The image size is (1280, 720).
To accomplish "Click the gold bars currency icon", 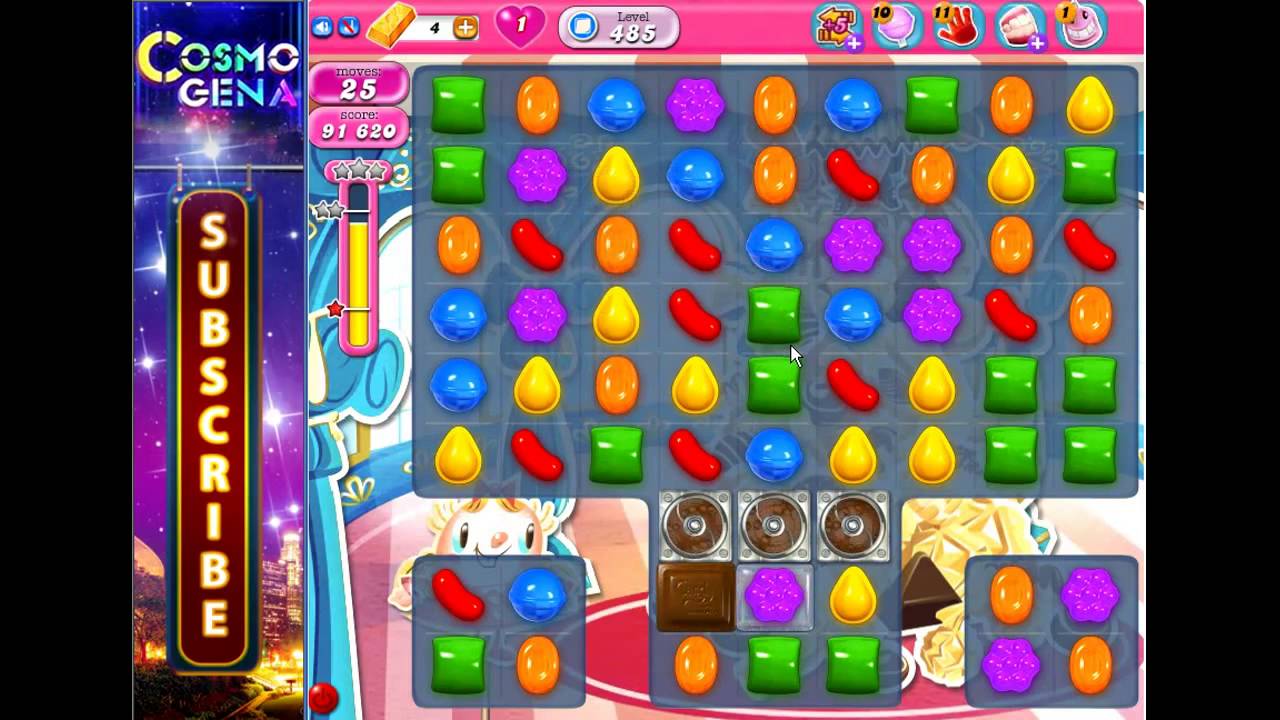I will pos(390,27).
